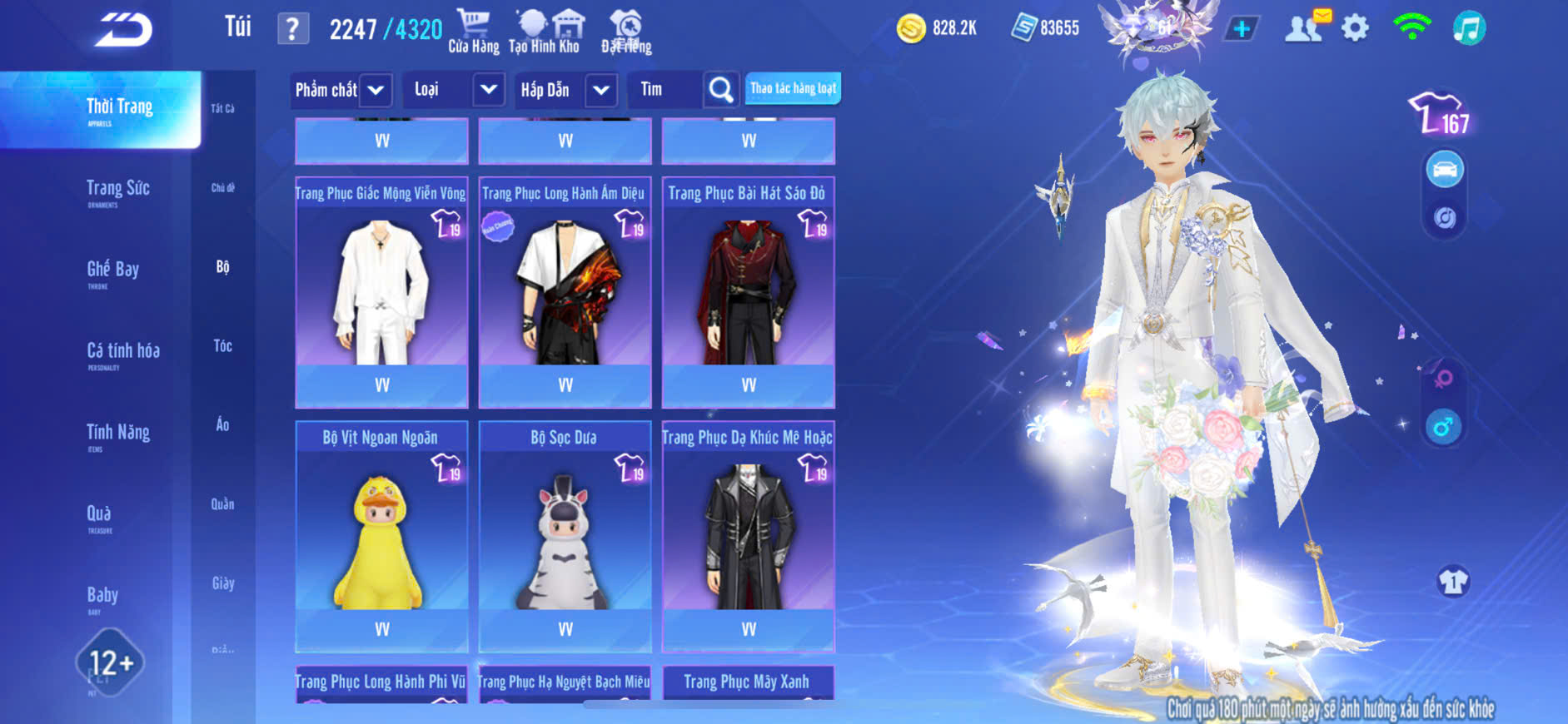Open the Phẩm chất filter dropdown
This screenshot has height=724, width=1568.
click(x=376, y=90)
